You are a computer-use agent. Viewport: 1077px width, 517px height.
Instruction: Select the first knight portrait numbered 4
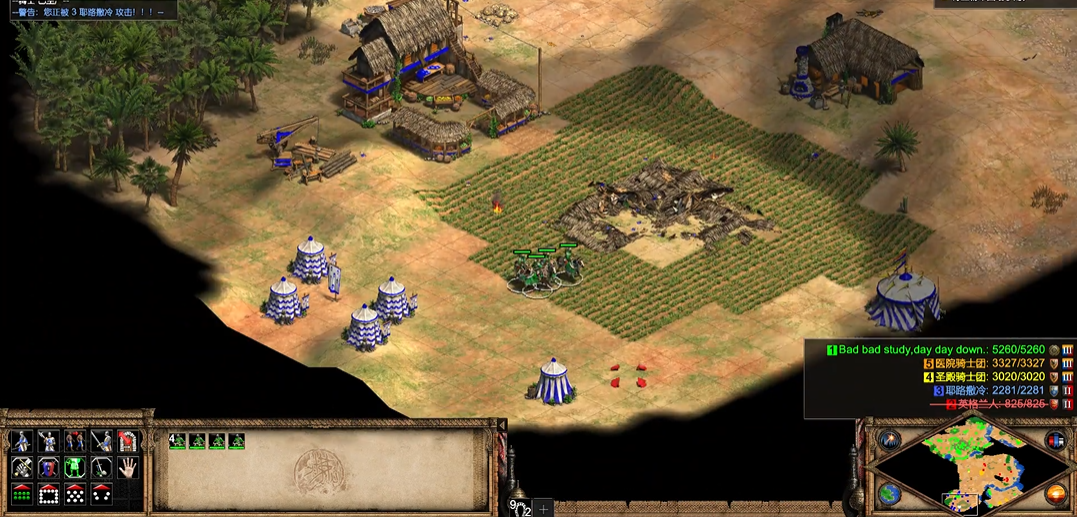click(x=180, y=440)
